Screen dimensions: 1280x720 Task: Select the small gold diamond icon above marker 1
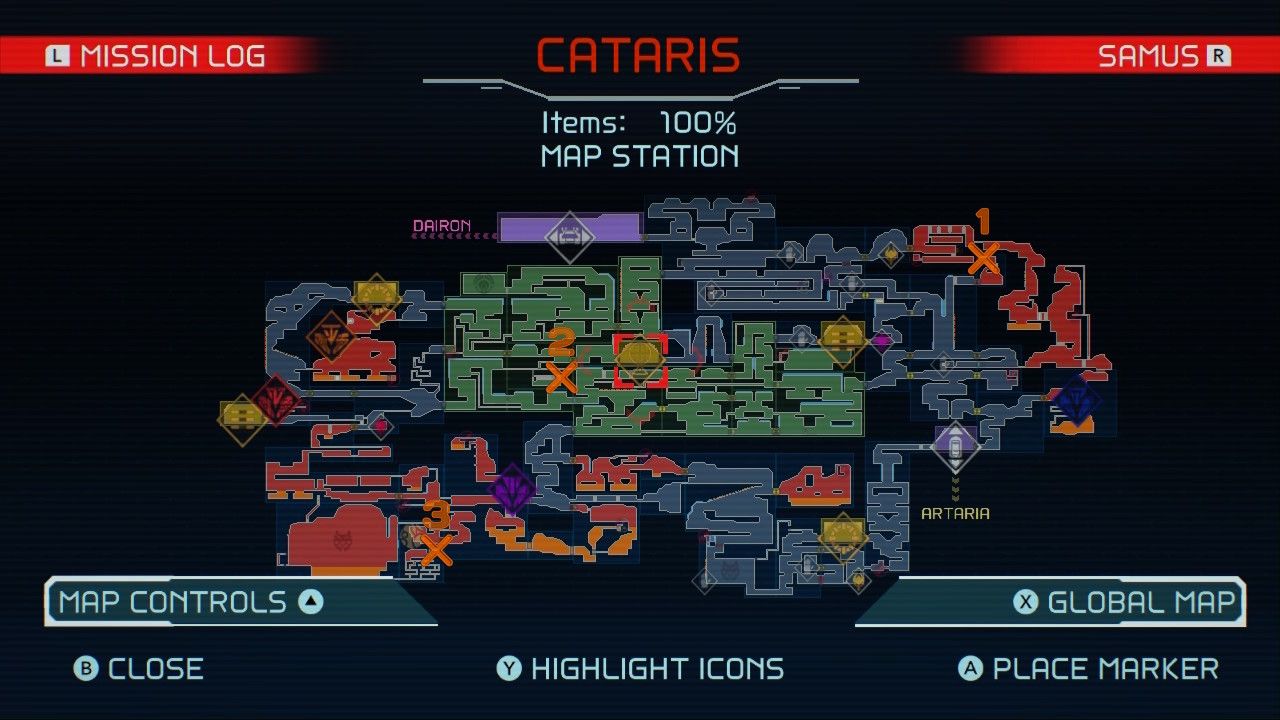tap(891, 254)
